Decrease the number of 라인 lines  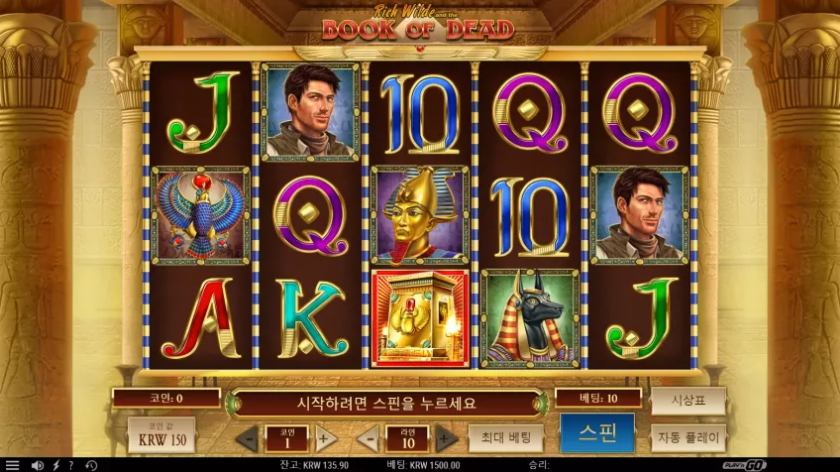367,438
